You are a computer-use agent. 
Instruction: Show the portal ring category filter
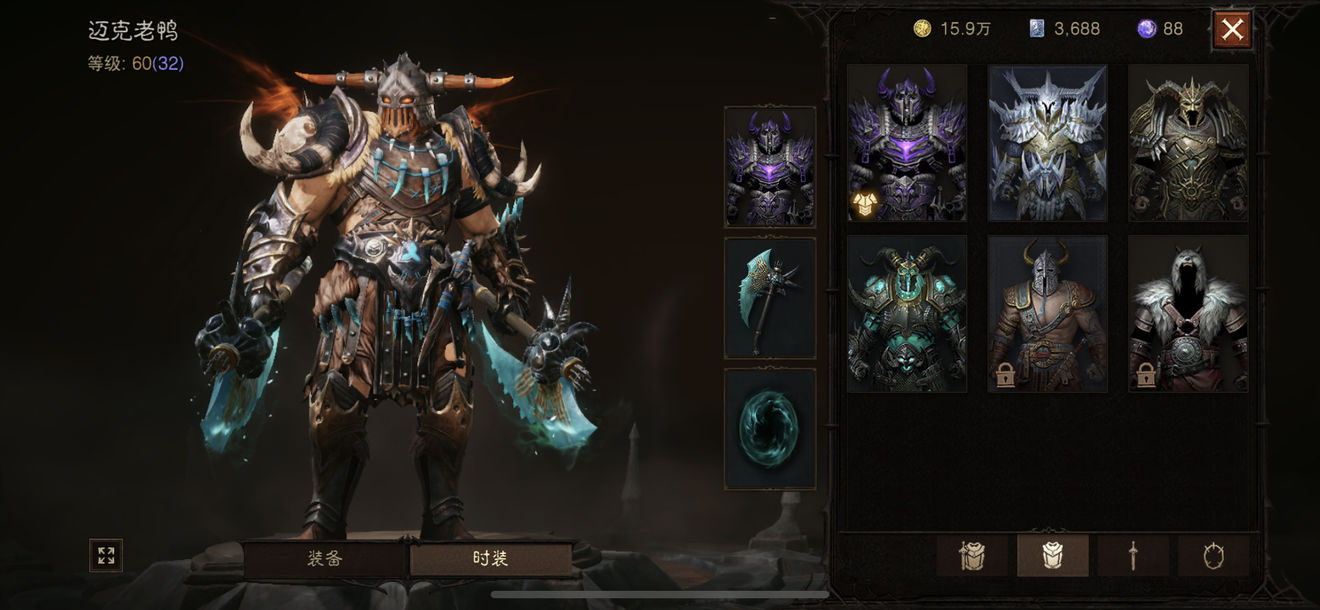click(x=1213, y=555)
